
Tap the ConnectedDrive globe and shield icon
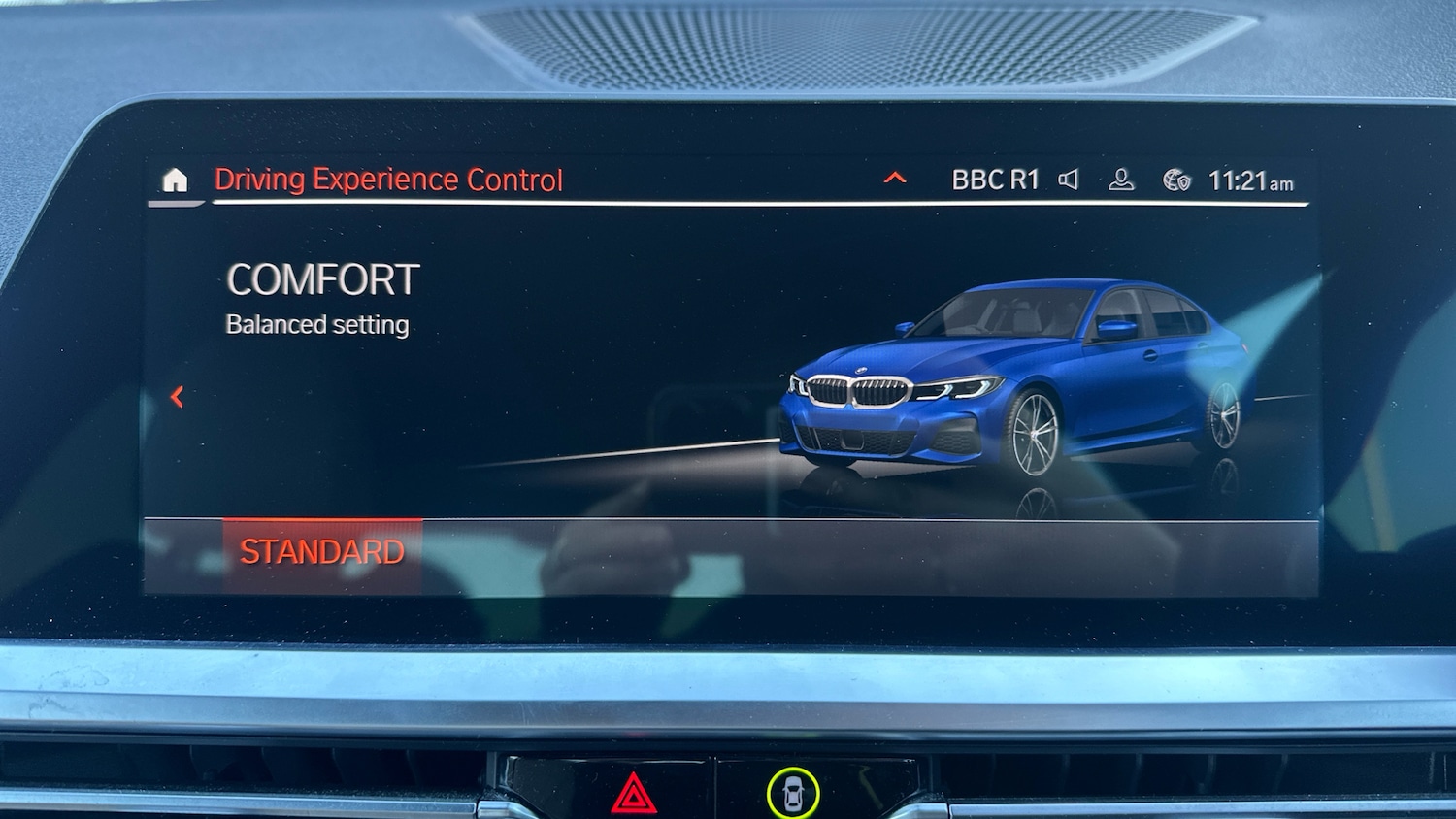tap(1177, 179)
